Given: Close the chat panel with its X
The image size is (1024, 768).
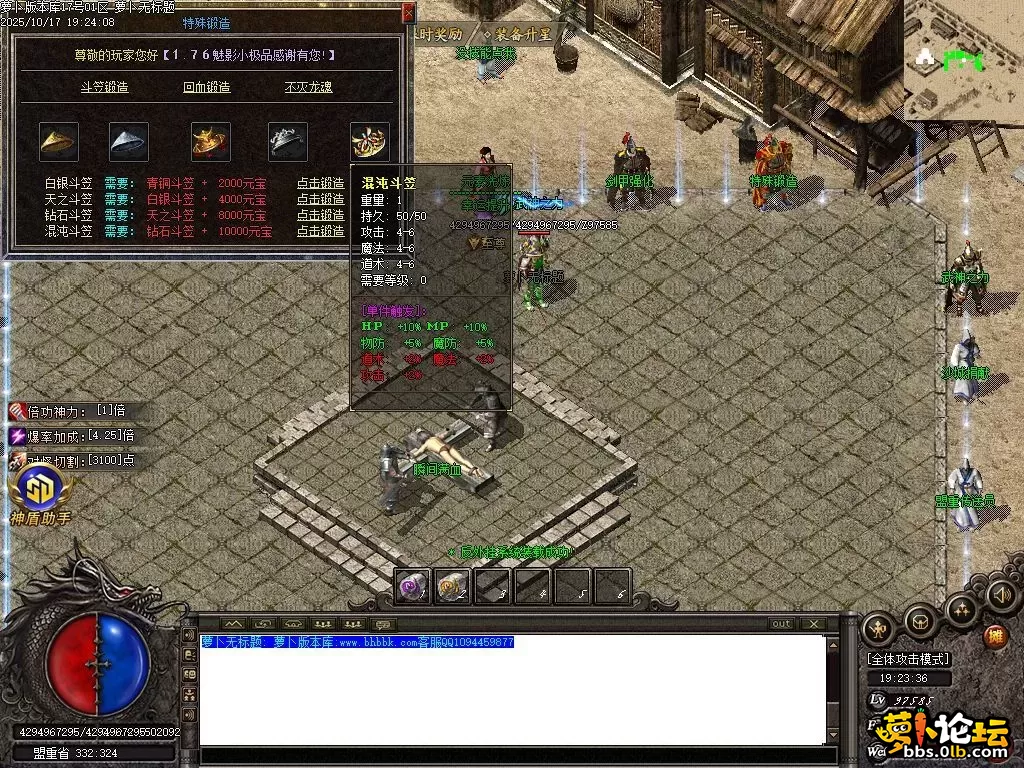Looking at the screenshot, I should click(815, 624).
